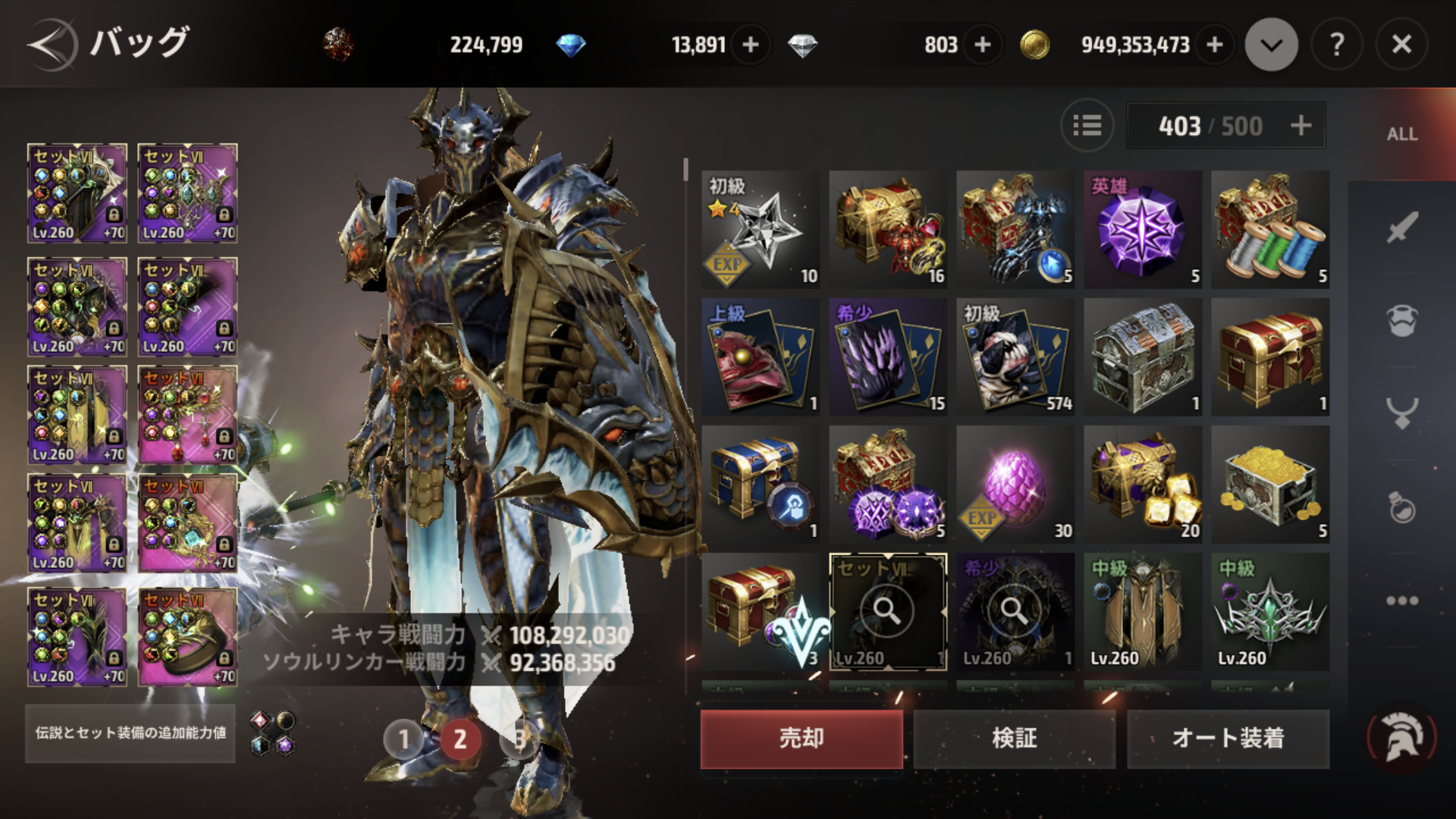Click the 売却 sell button
Screen dimensions: 1456x819
point(802,739)
